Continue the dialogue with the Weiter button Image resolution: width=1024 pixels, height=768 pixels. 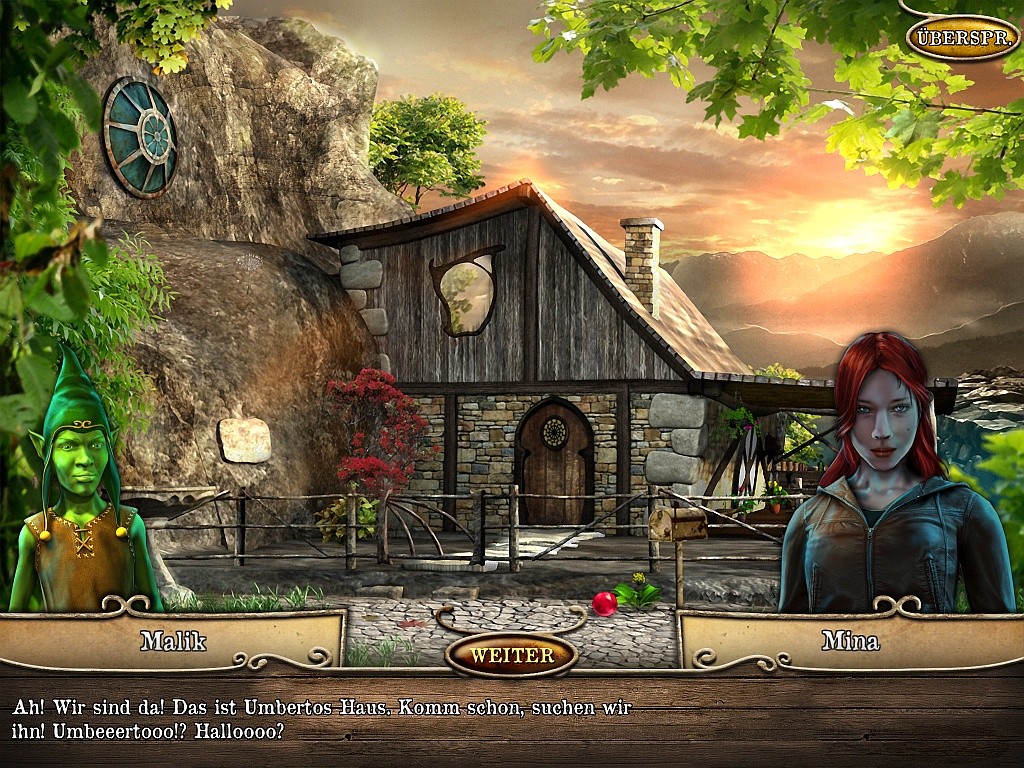point(511,656)
